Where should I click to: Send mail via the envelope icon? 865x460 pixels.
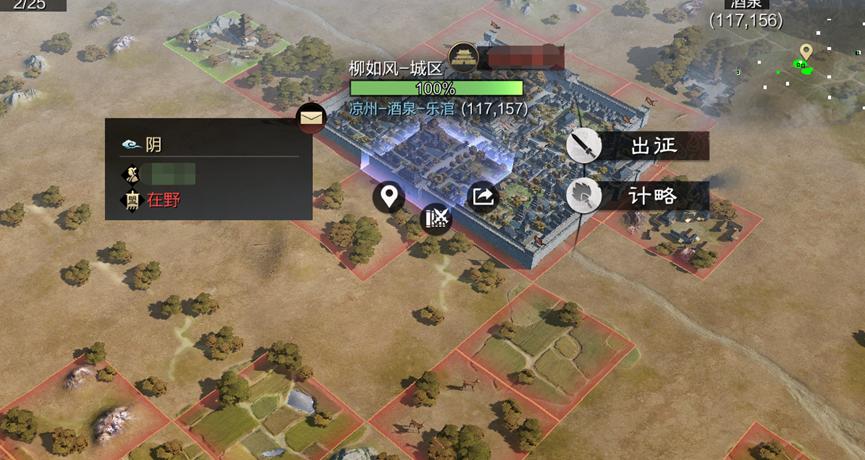pos(312,119)
